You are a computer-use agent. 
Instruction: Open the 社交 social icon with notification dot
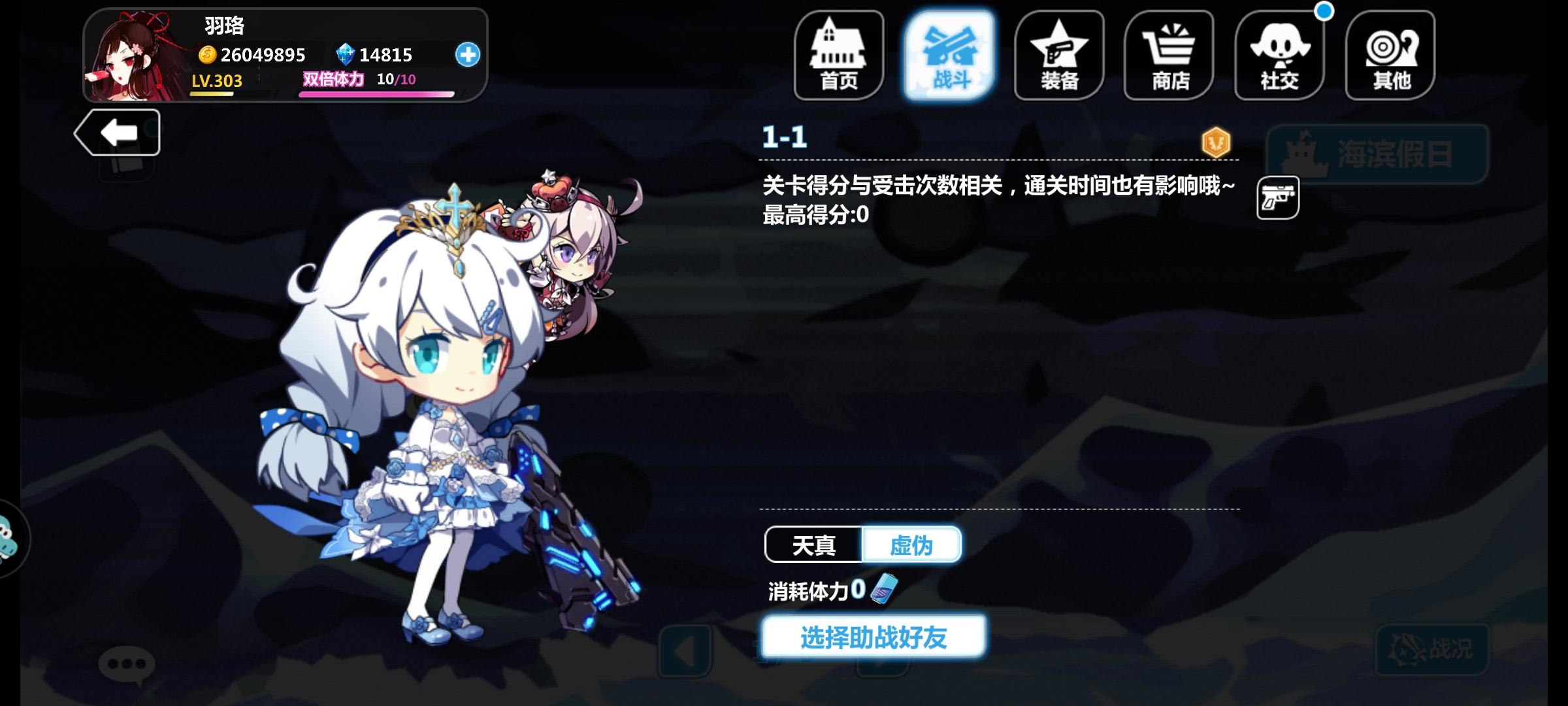pyautogui.click(x=1279, y=56)
